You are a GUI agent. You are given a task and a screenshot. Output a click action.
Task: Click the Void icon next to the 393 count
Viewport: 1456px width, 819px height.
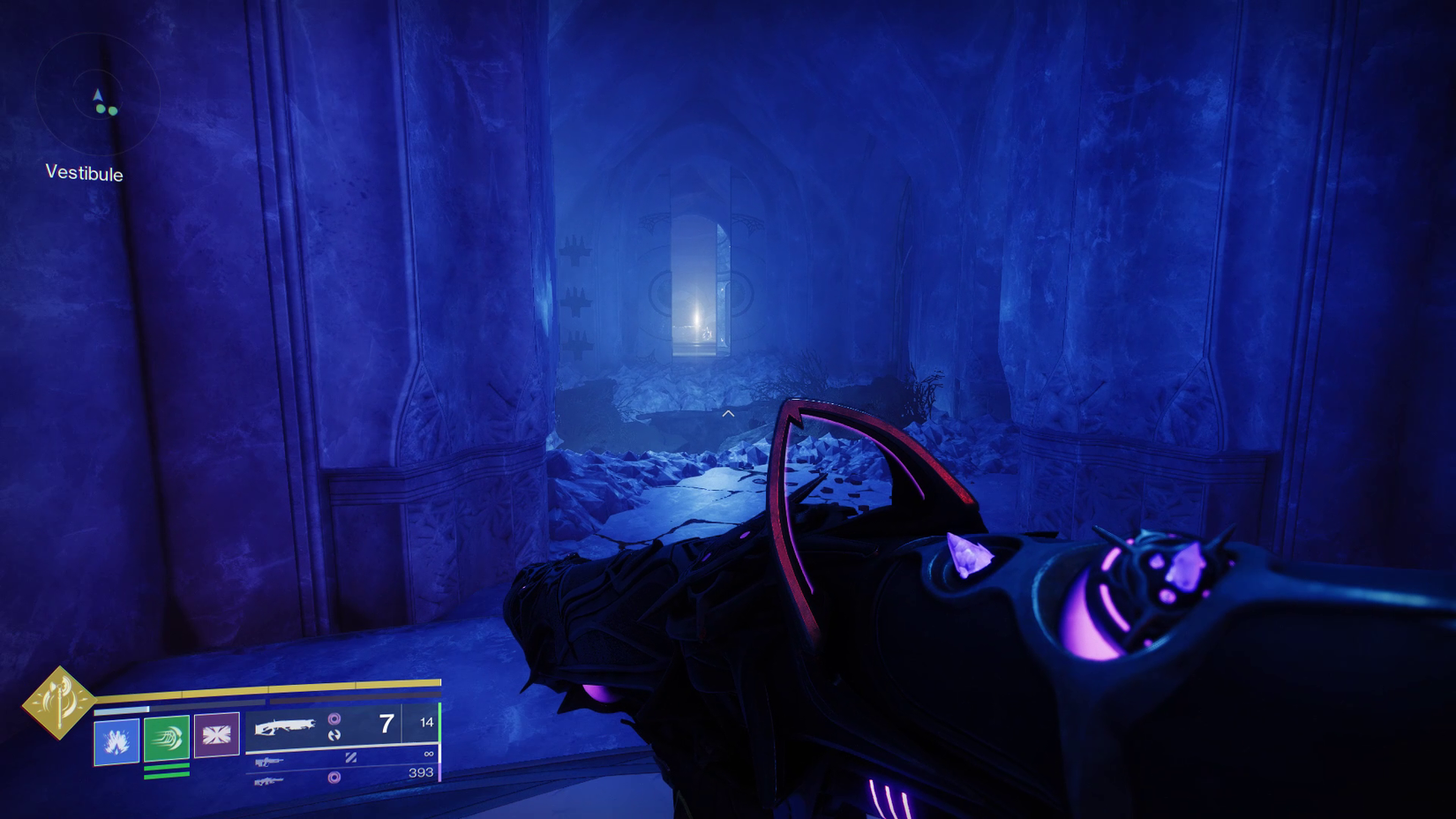point(335,777)
